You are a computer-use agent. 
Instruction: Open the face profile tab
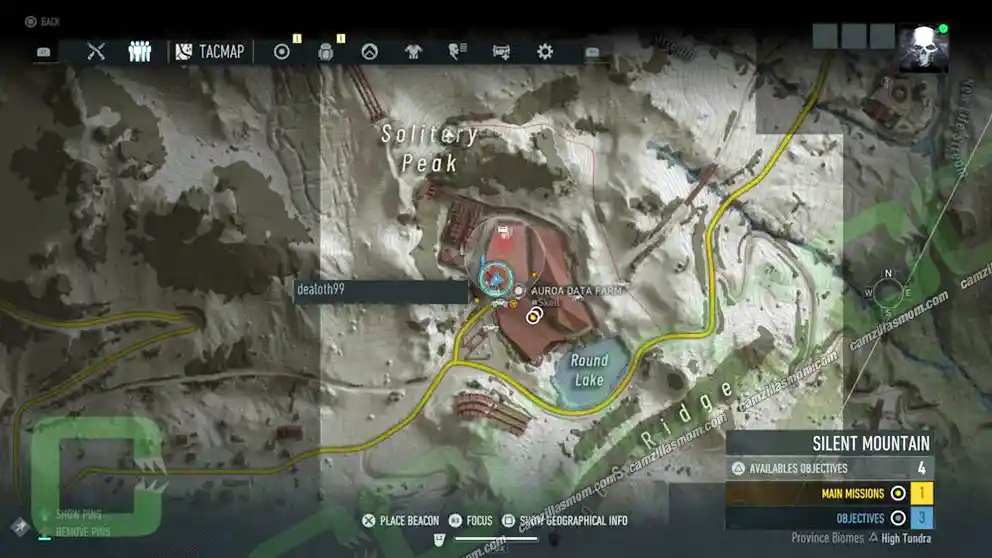(458, 51)
